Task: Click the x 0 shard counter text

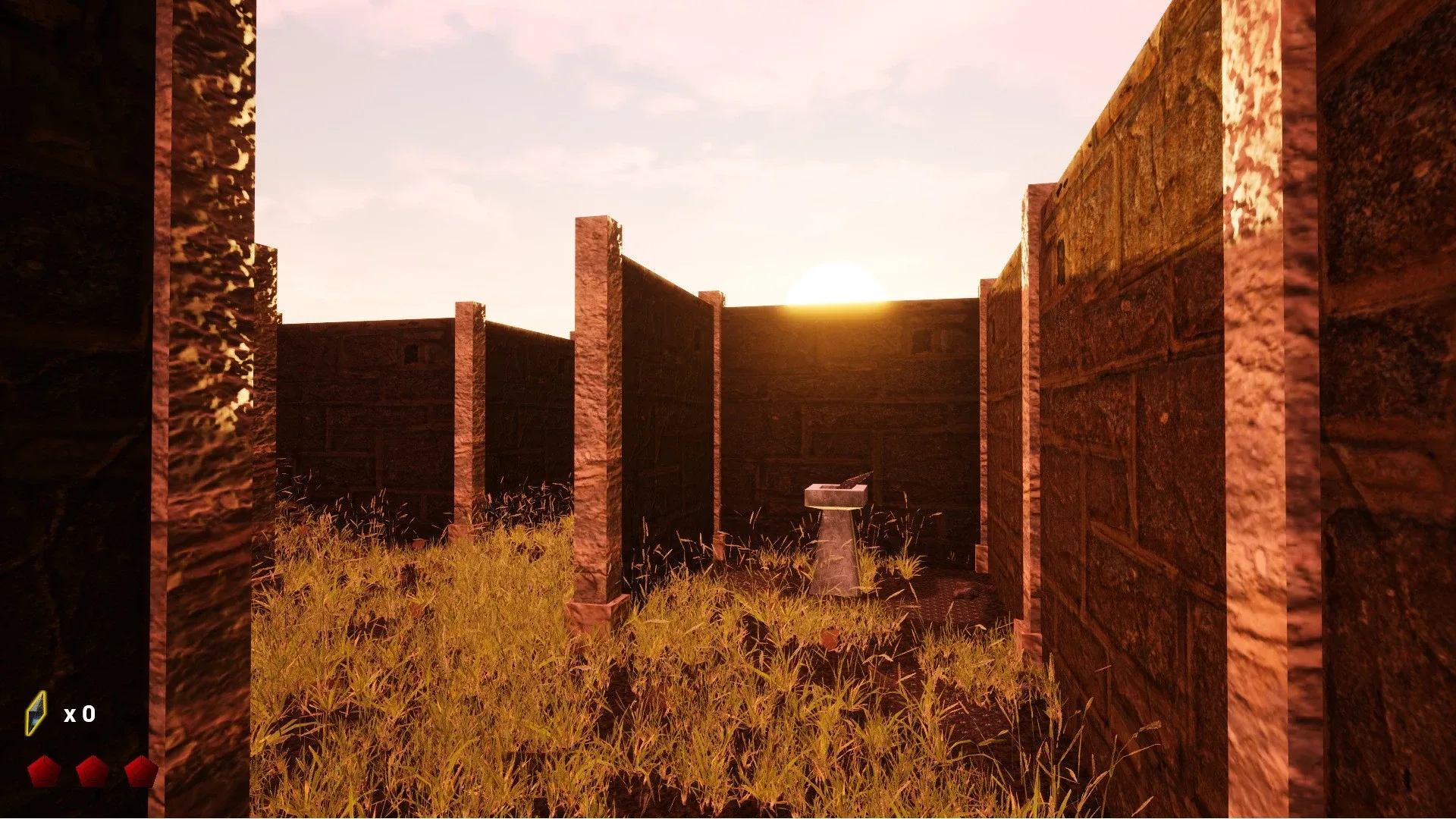Action: 82,714
